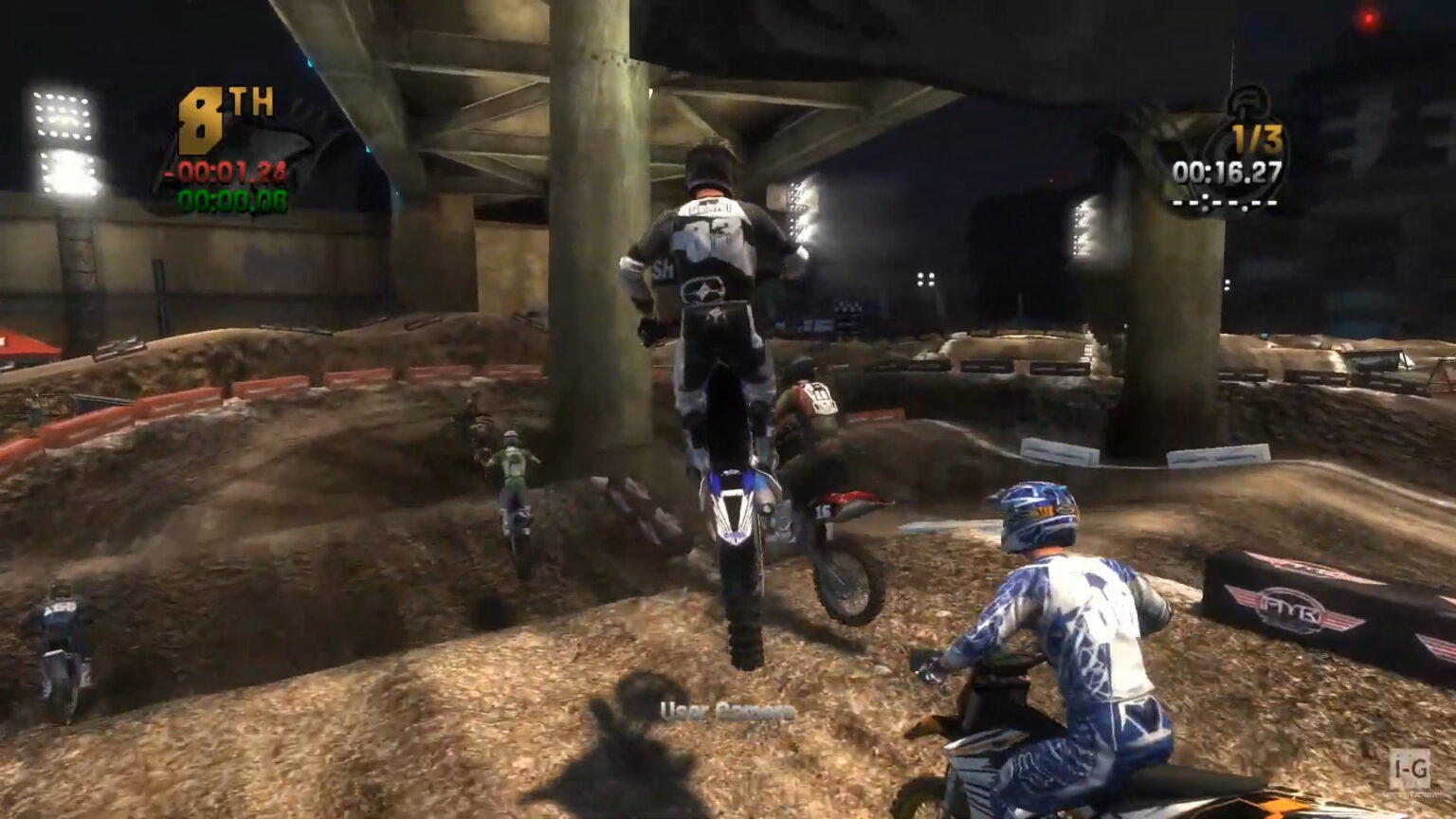Click the clip icon atop the stopwatch
The image size is (1456, 819).
[1247, 100]
